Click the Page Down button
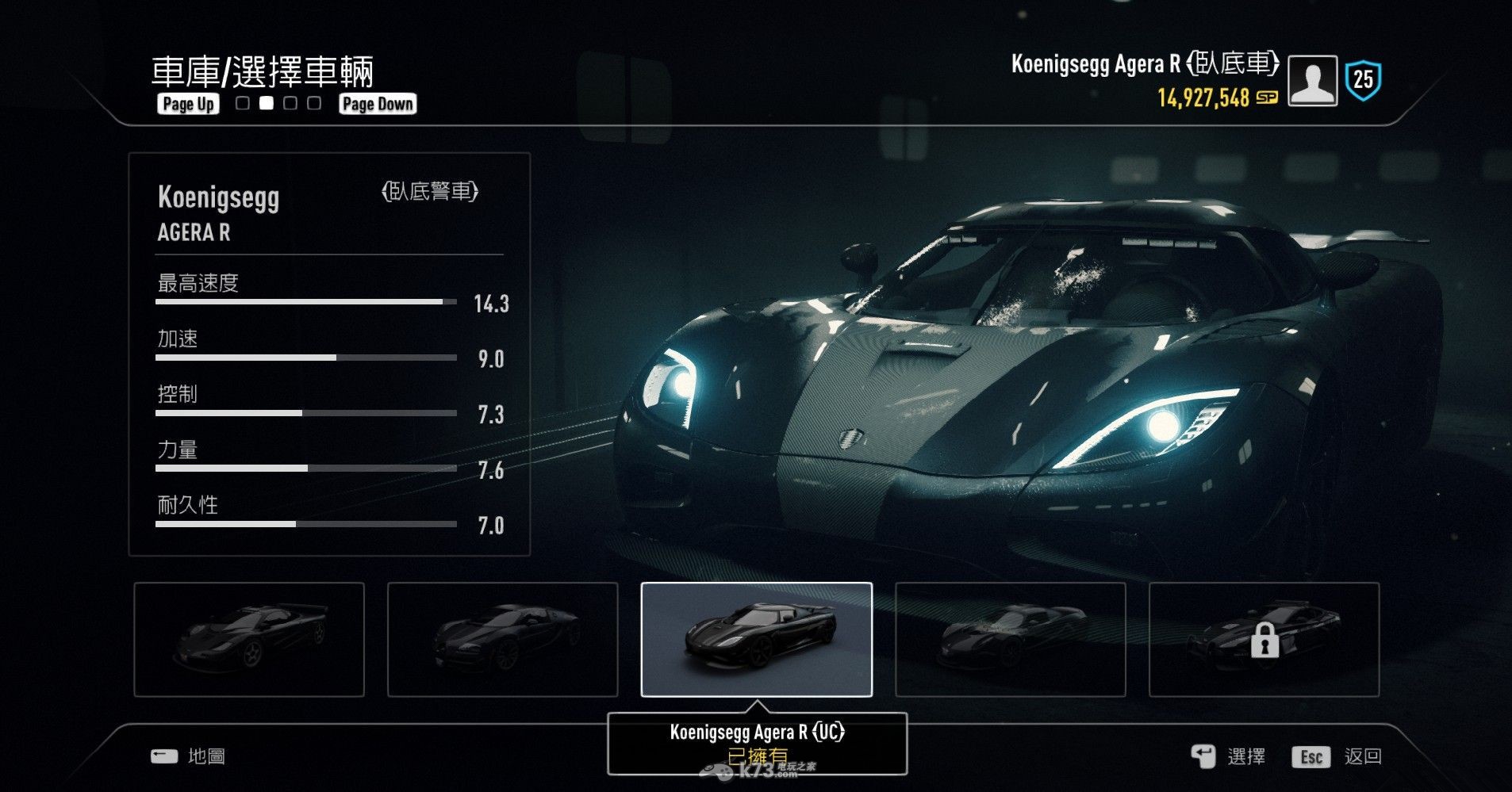Screen dimensions: 1512x792 click(x=378, y=104)
